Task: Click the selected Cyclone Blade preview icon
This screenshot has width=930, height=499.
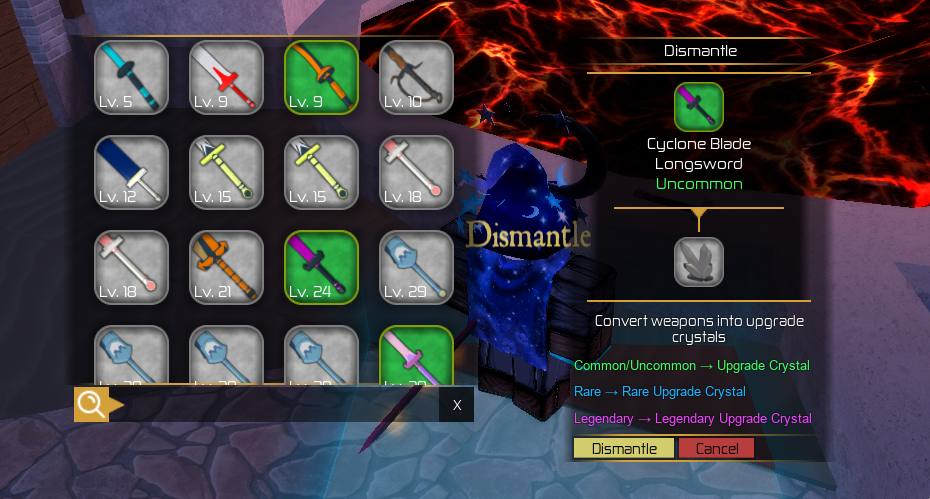Action: tap(698, 107)
